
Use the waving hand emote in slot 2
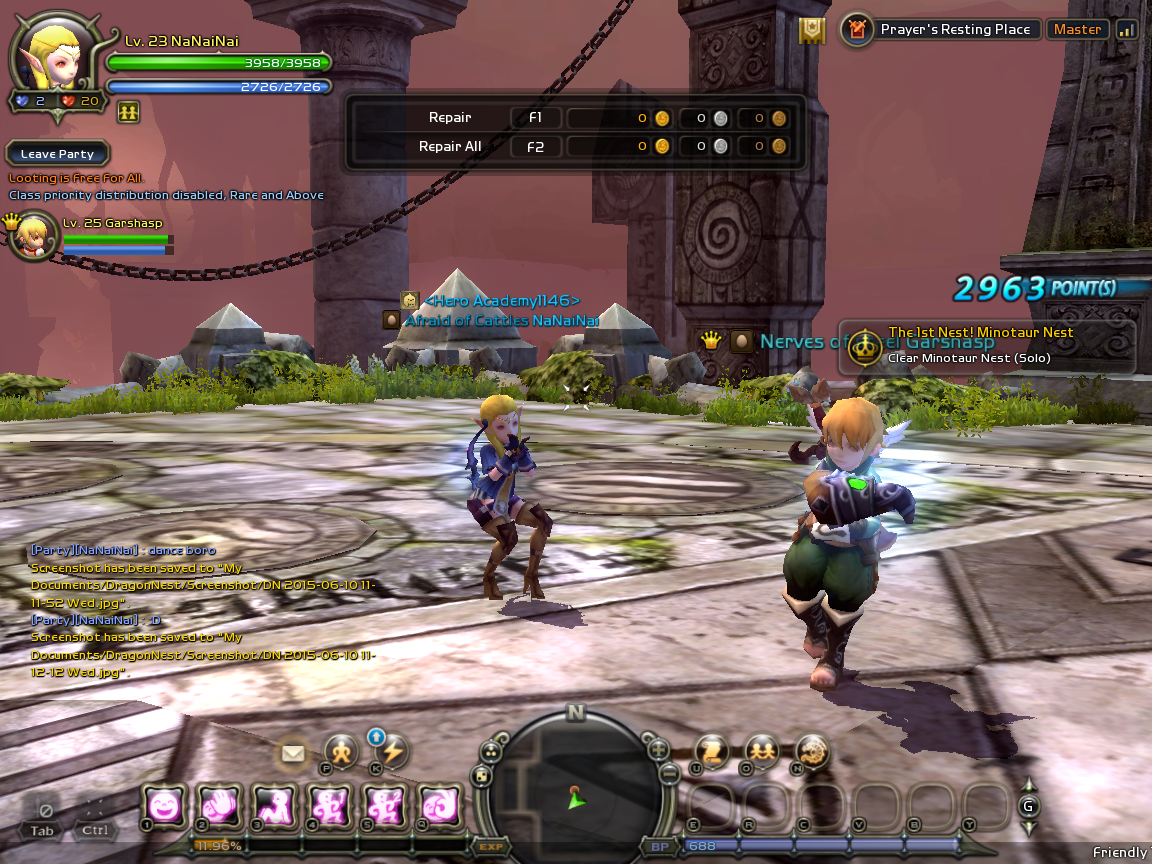coord(219,805)
